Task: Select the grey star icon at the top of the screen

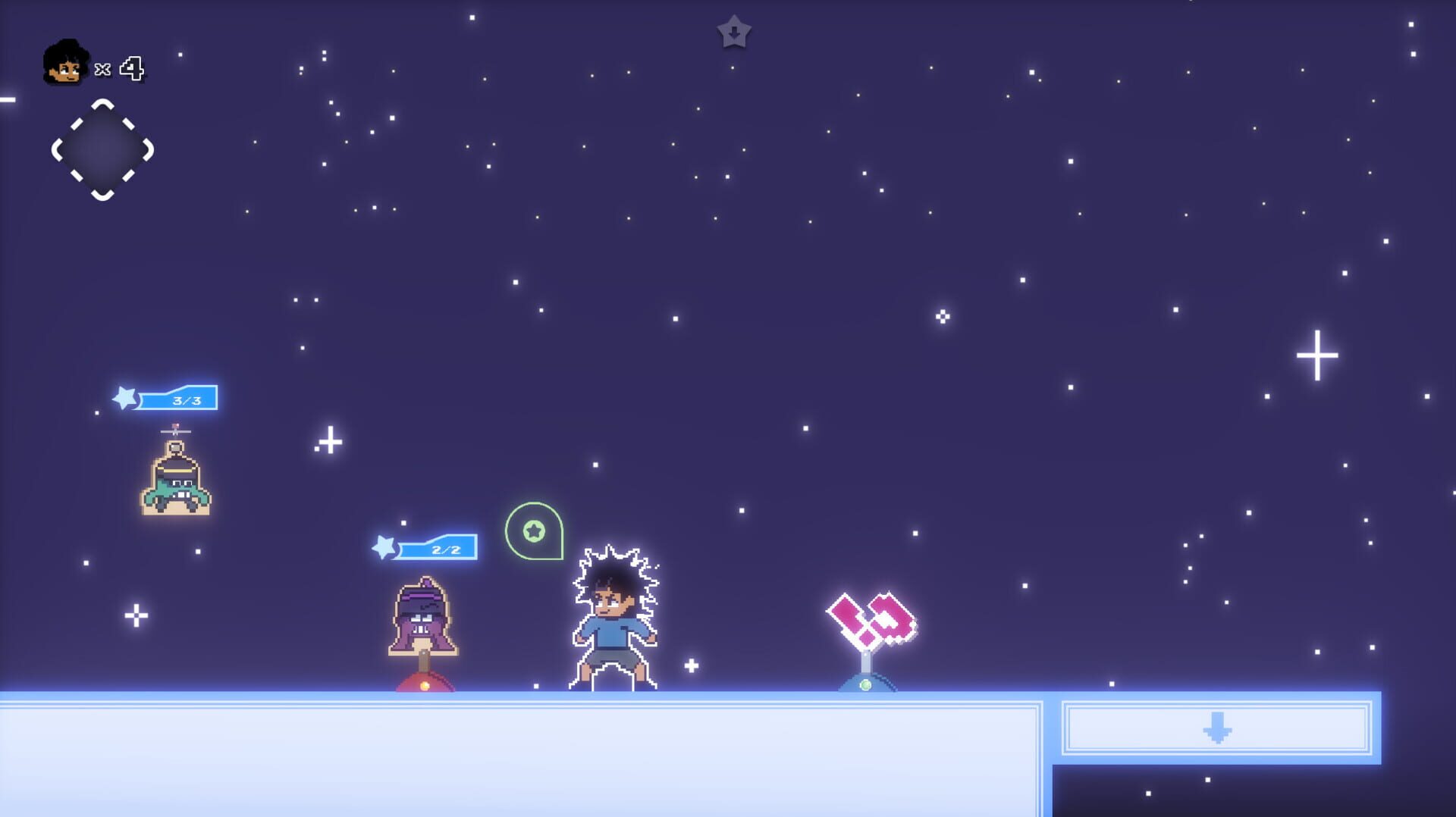Action: pos(733,32)
